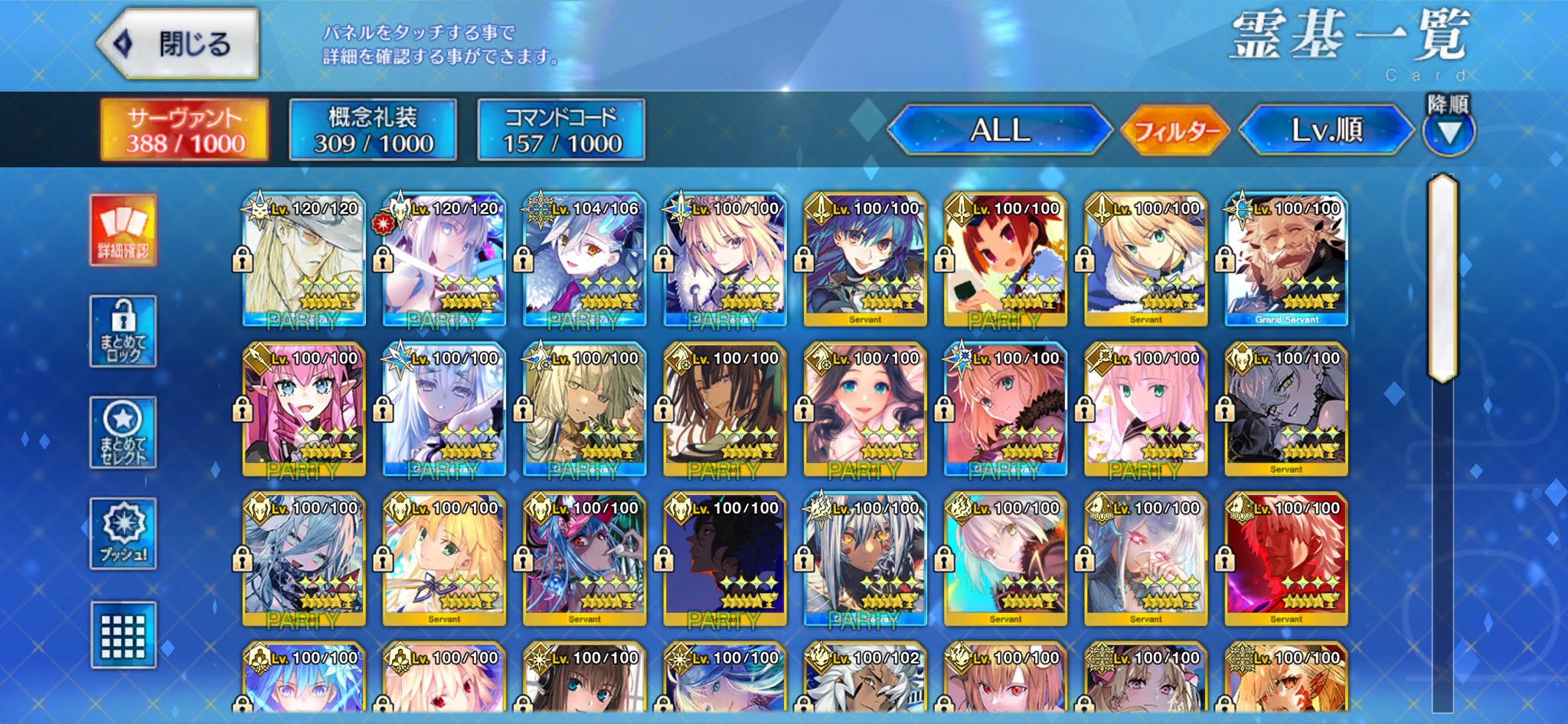Open the pink-haired horned servant card
1568x724 pixels.
[x=304, y=410]
